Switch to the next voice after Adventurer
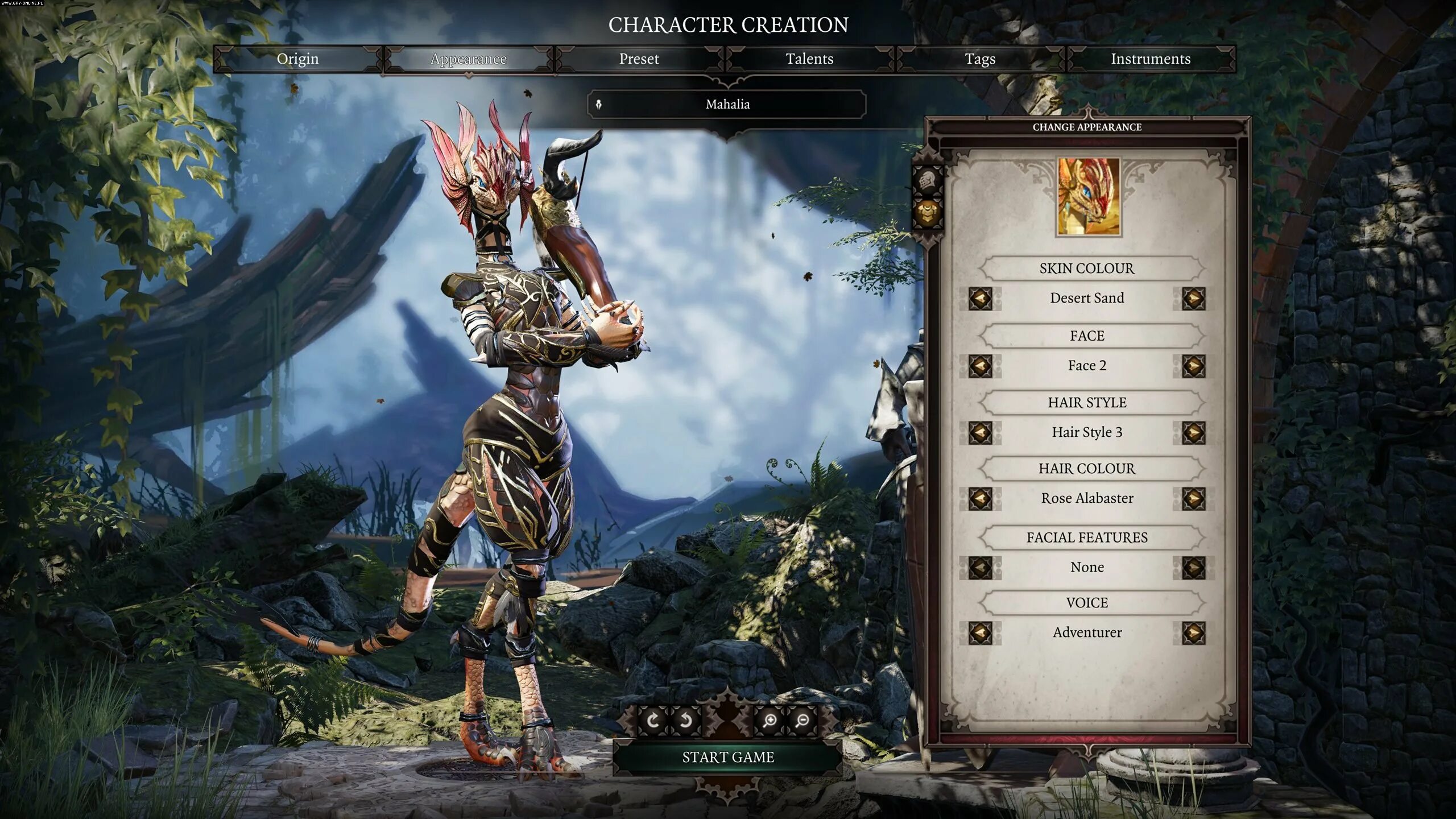1456x819 pixels. coord(1193,632)
